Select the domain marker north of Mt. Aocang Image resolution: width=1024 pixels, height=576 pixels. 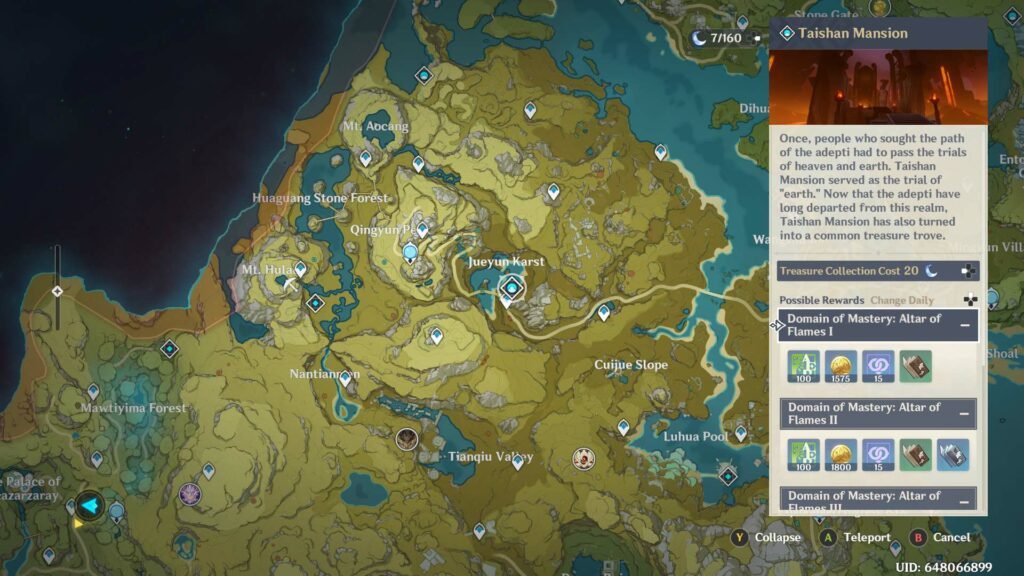[423, 75]
